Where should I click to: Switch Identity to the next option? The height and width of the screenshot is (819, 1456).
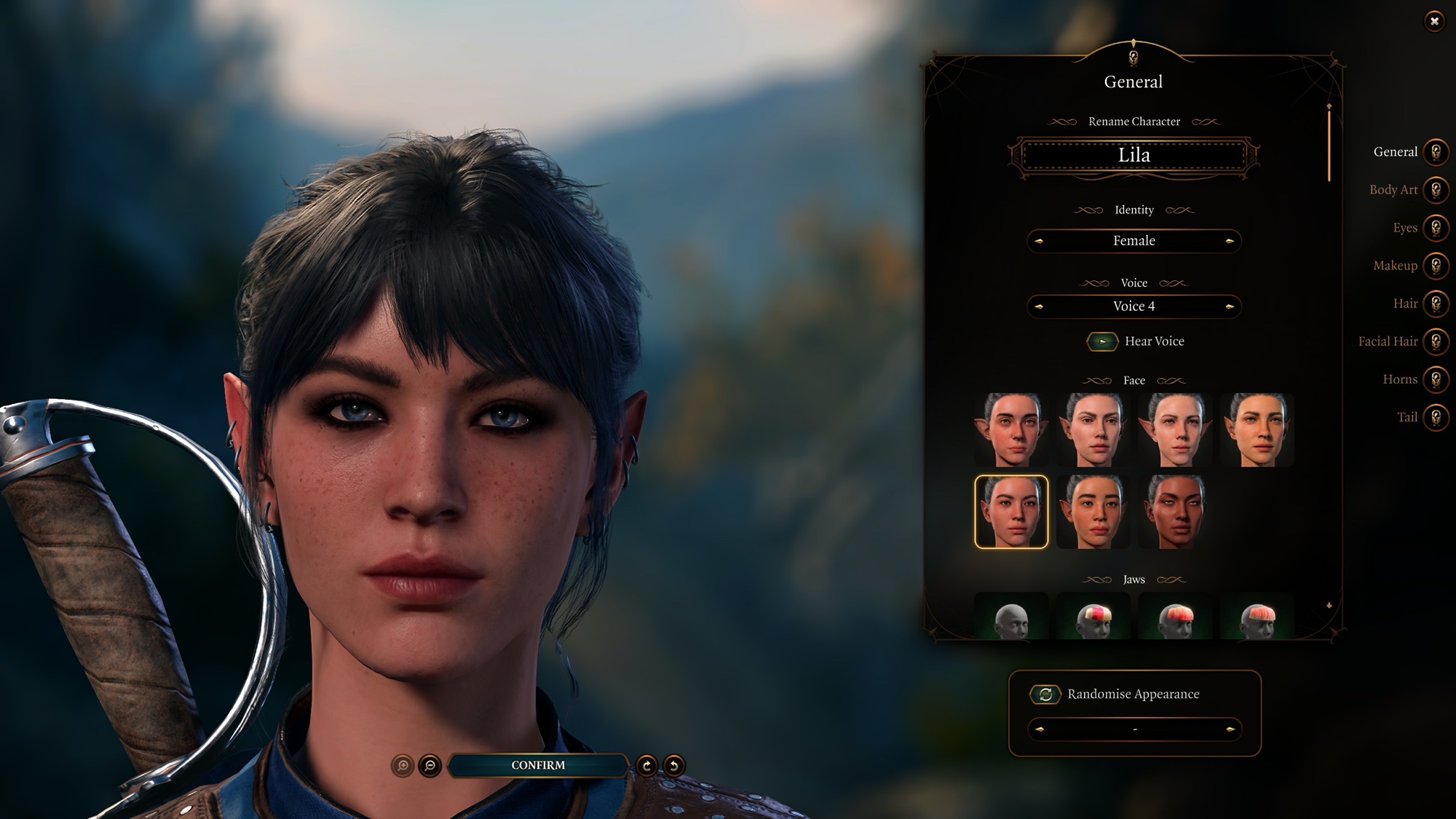click(x=1230, y=241)
